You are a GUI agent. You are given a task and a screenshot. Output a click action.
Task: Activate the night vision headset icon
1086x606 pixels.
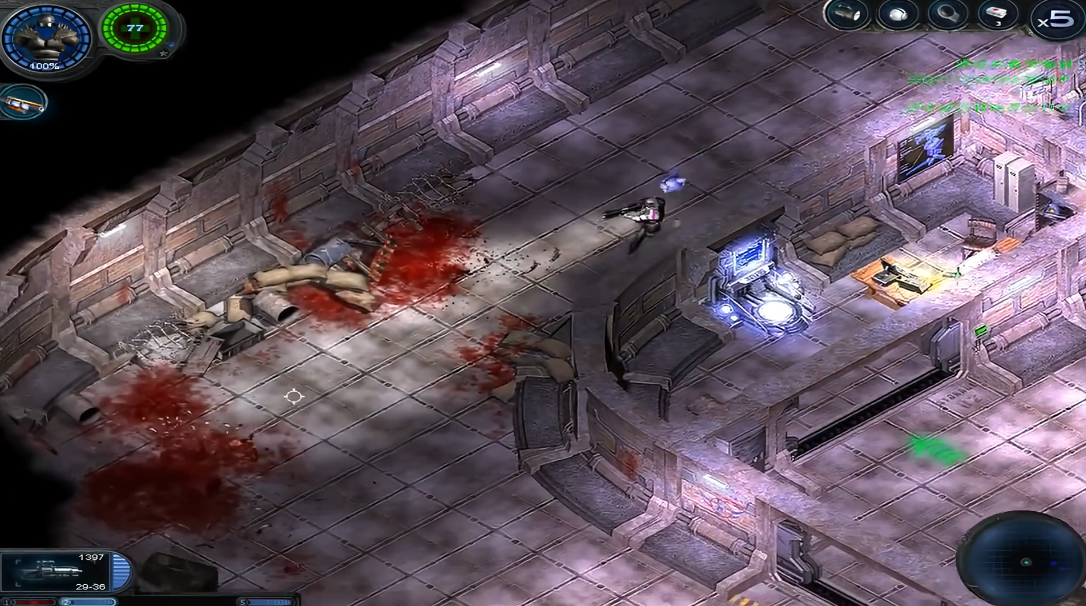tap(898, 14)
